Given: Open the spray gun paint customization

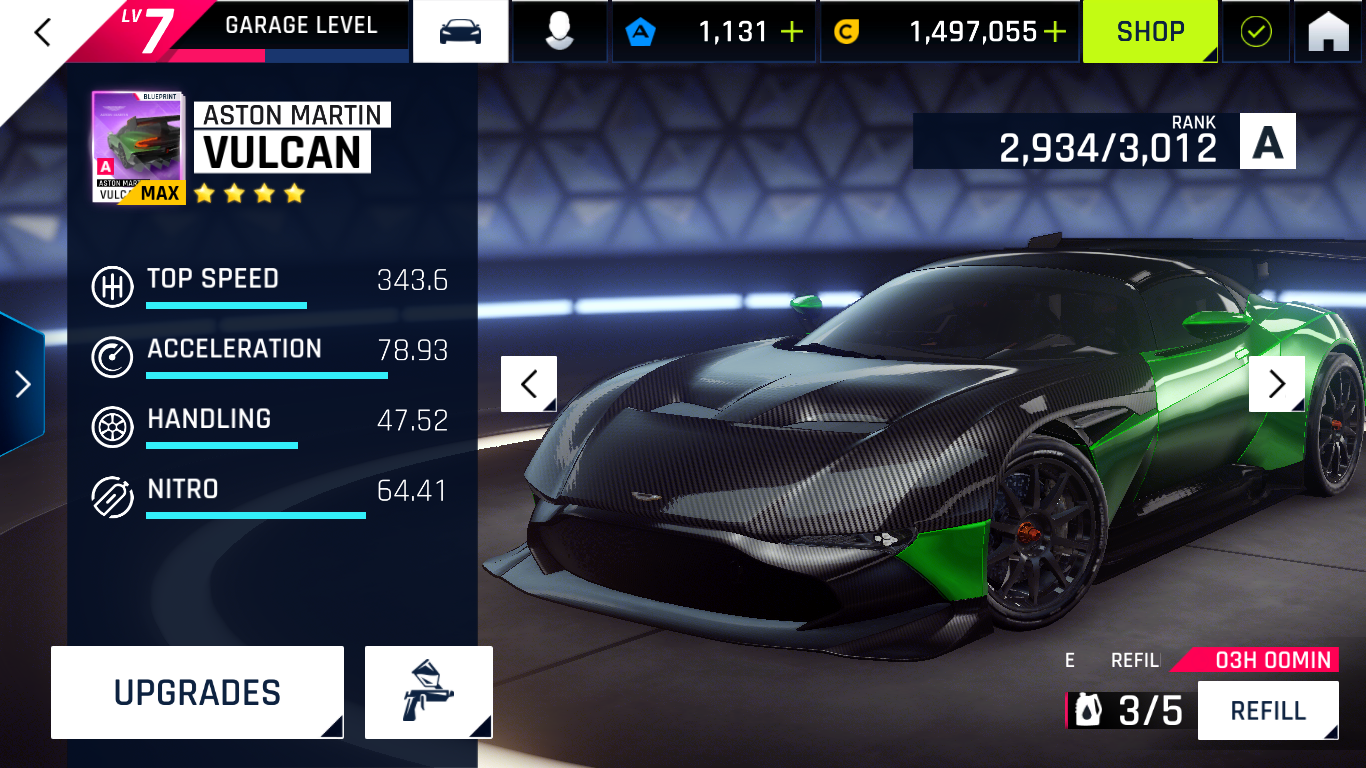Looking at the screenshot, I should point(428,692).
